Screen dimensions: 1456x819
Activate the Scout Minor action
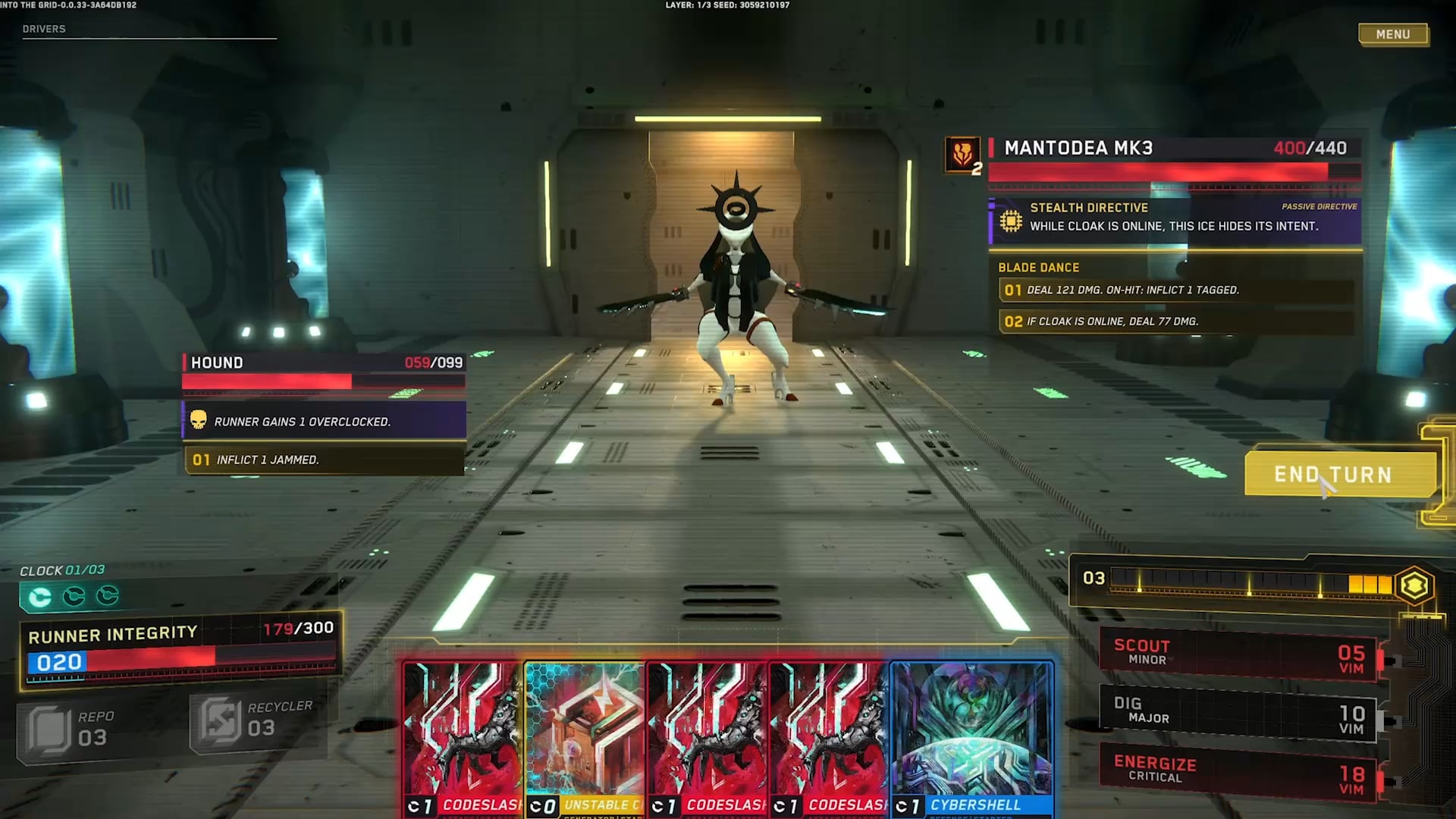pyautogui.click(x=1238, y=654)
